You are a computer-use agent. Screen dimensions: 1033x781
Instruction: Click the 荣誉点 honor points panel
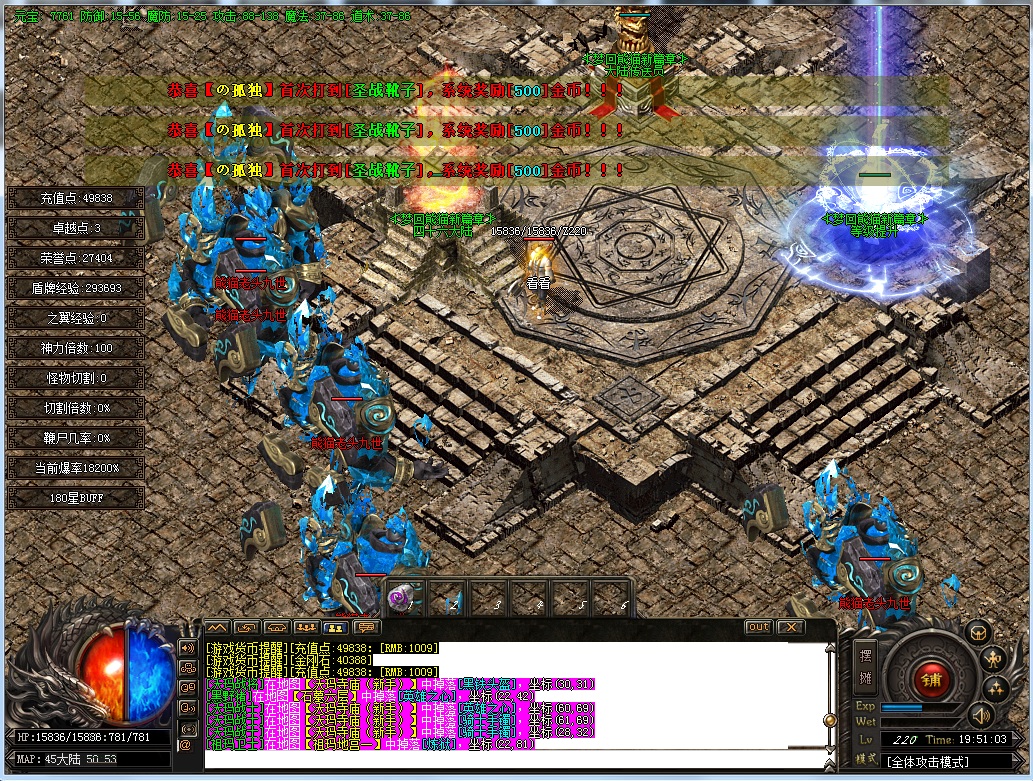[77, 258]
